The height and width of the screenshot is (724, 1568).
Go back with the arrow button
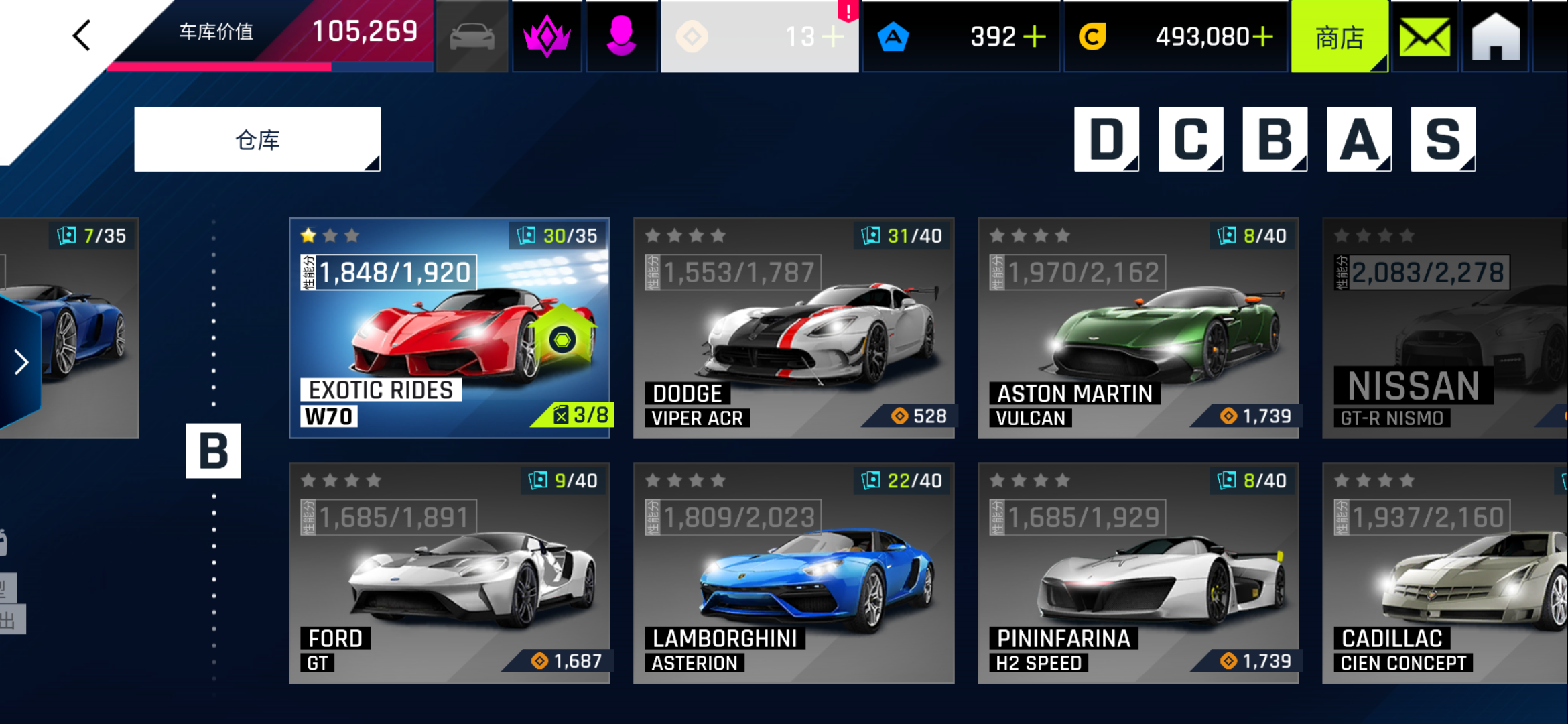[82, 36]
